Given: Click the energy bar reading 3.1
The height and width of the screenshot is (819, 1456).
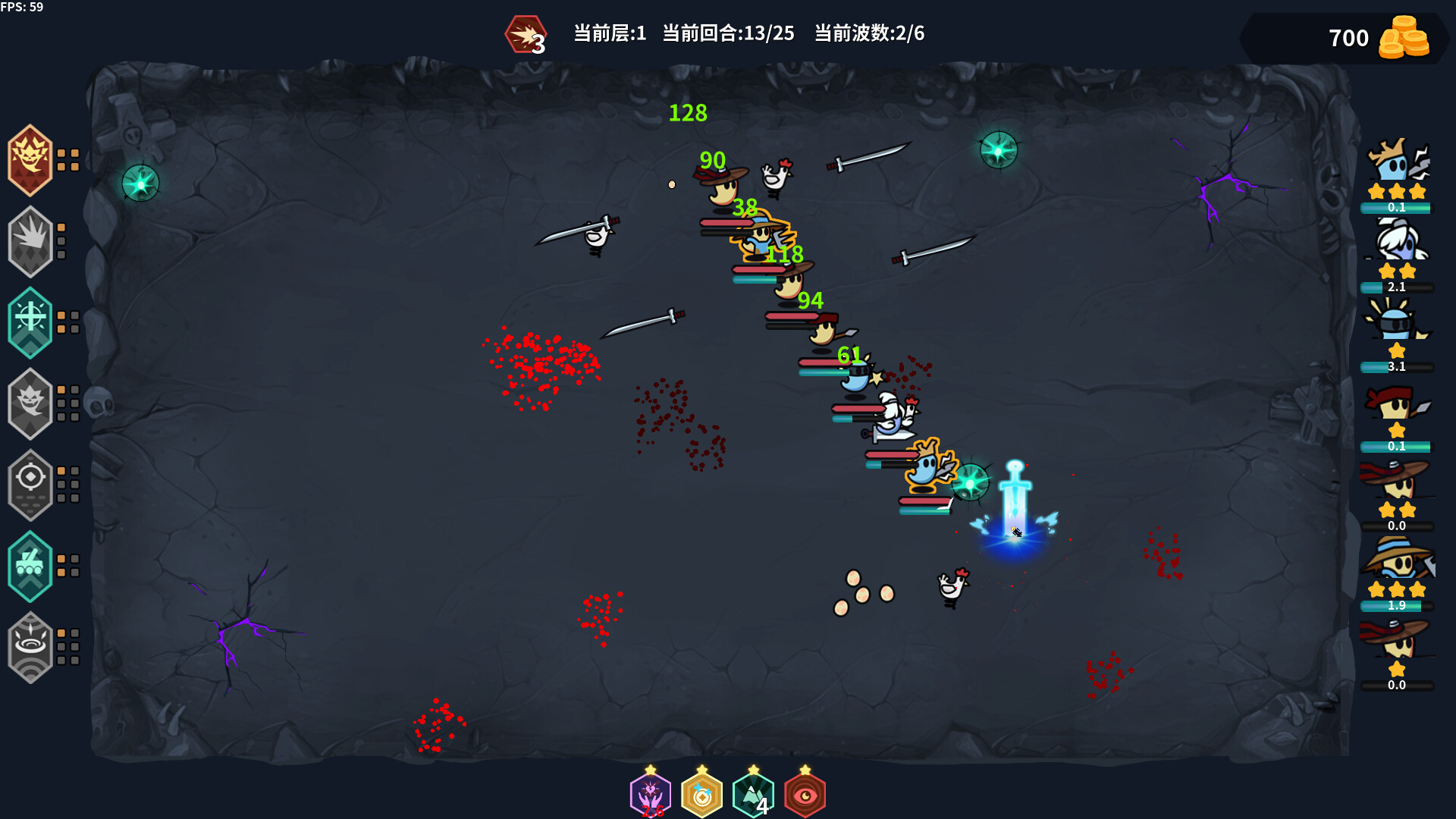Looking at the screenshot, I should (1395, 366).
